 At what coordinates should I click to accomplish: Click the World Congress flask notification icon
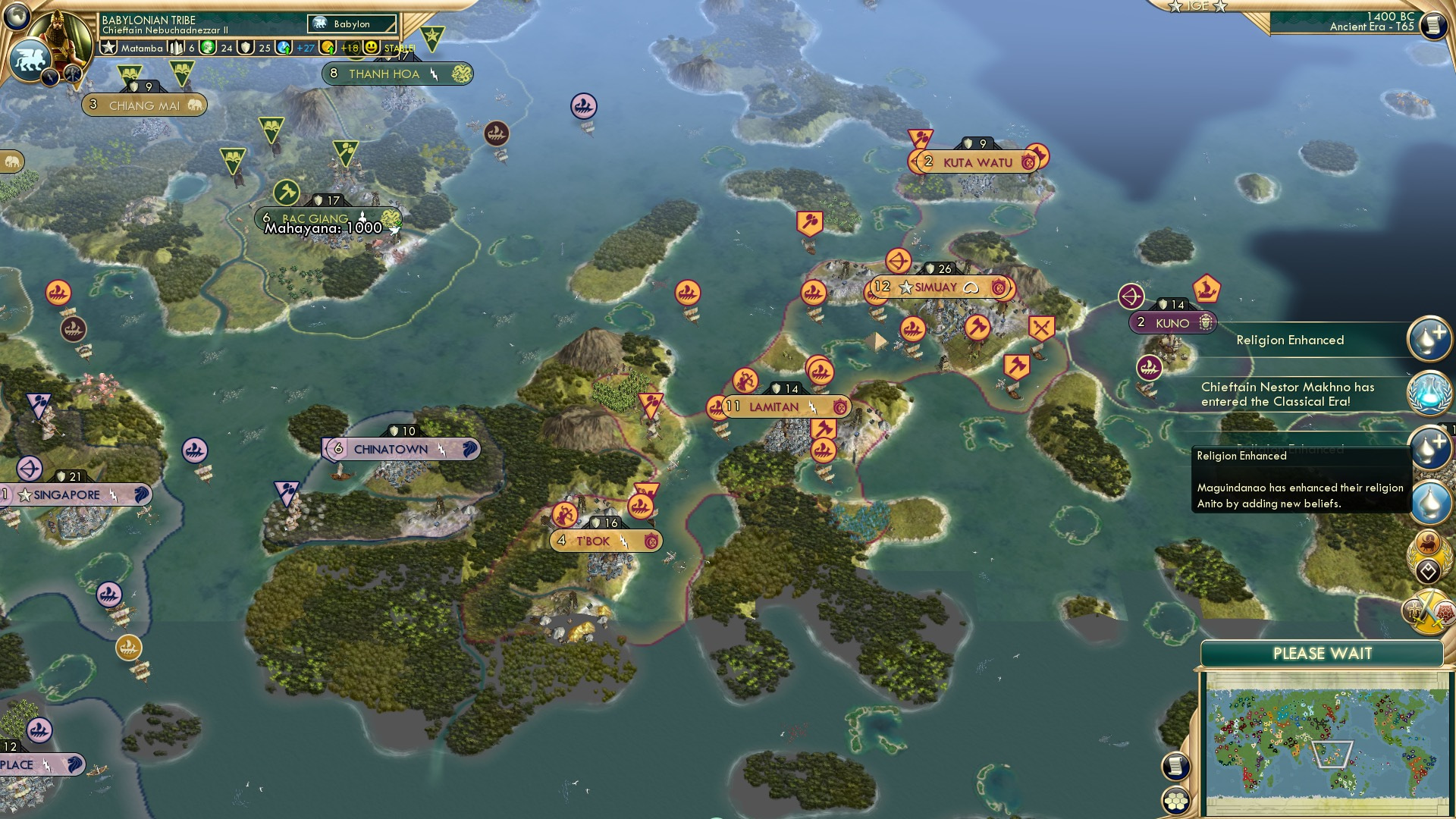(x=1431, y=392)
